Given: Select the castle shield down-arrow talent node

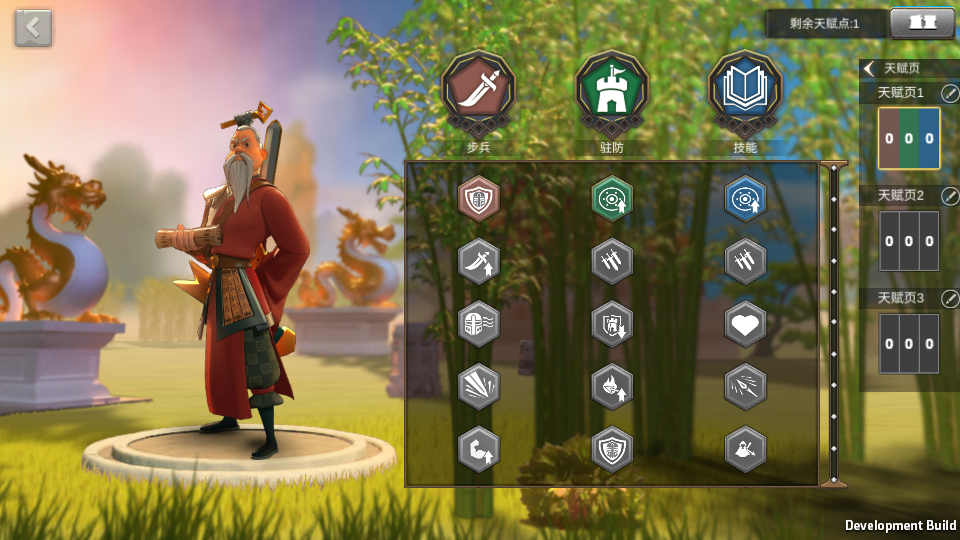Looking at the screenshot, I should pos(611,324).
